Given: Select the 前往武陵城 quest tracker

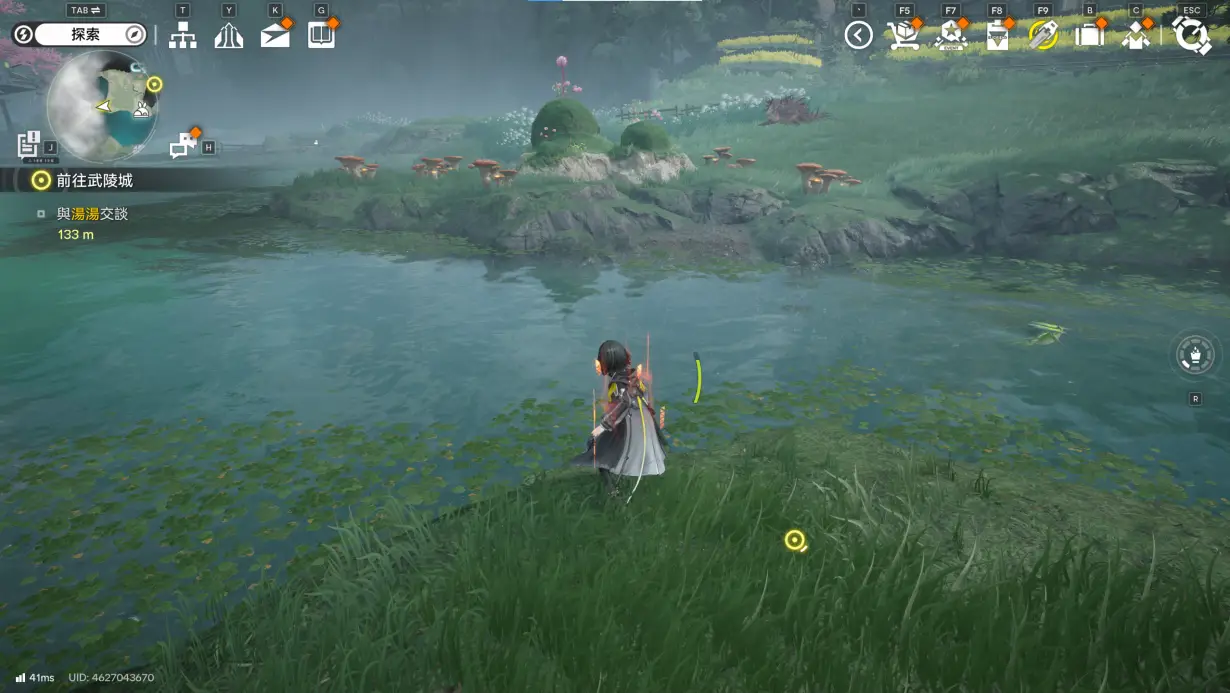Looking at the screenshot, I should (95, 181).
